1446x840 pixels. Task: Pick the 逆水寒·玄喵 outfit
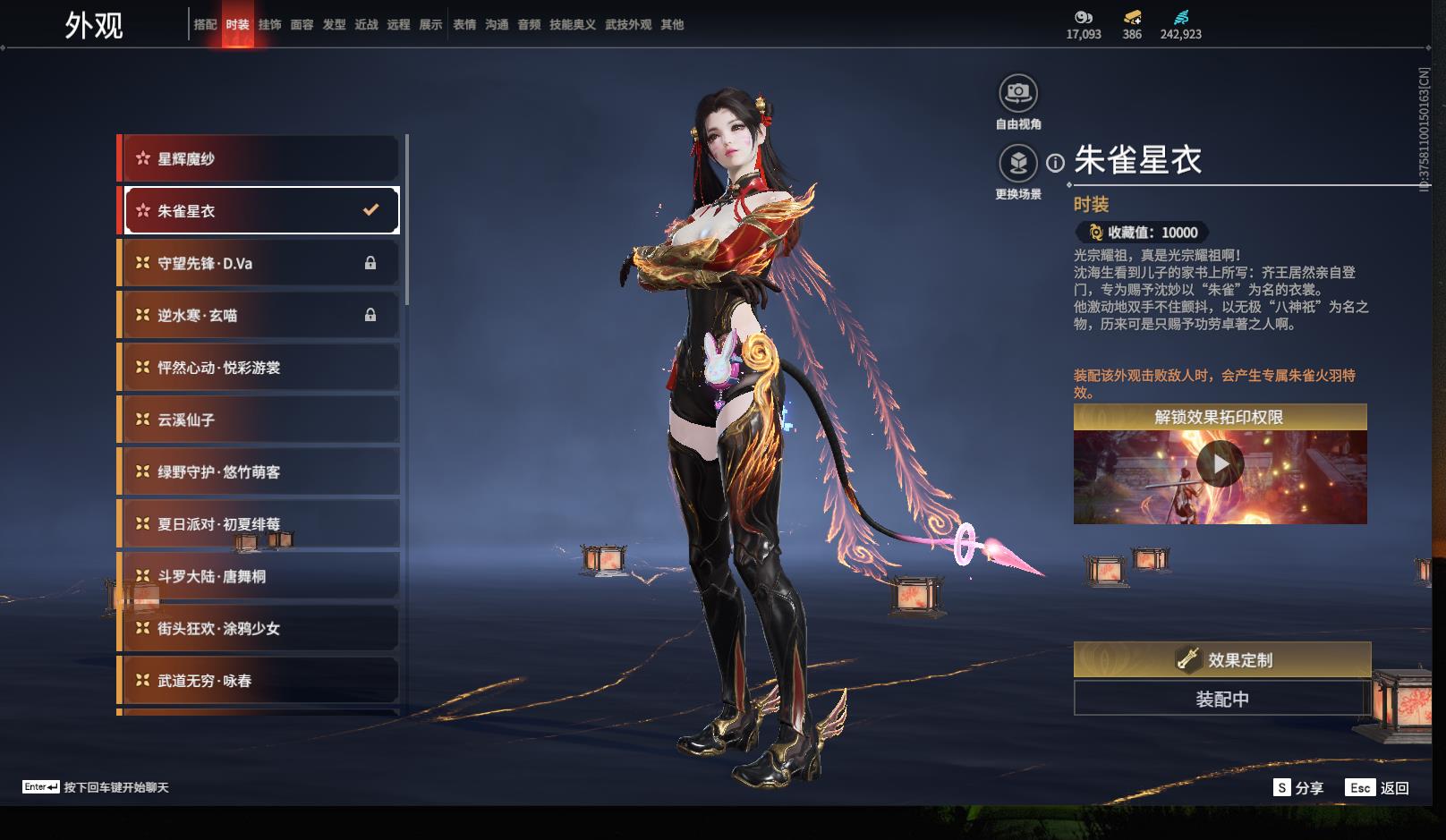click(259, 316)
